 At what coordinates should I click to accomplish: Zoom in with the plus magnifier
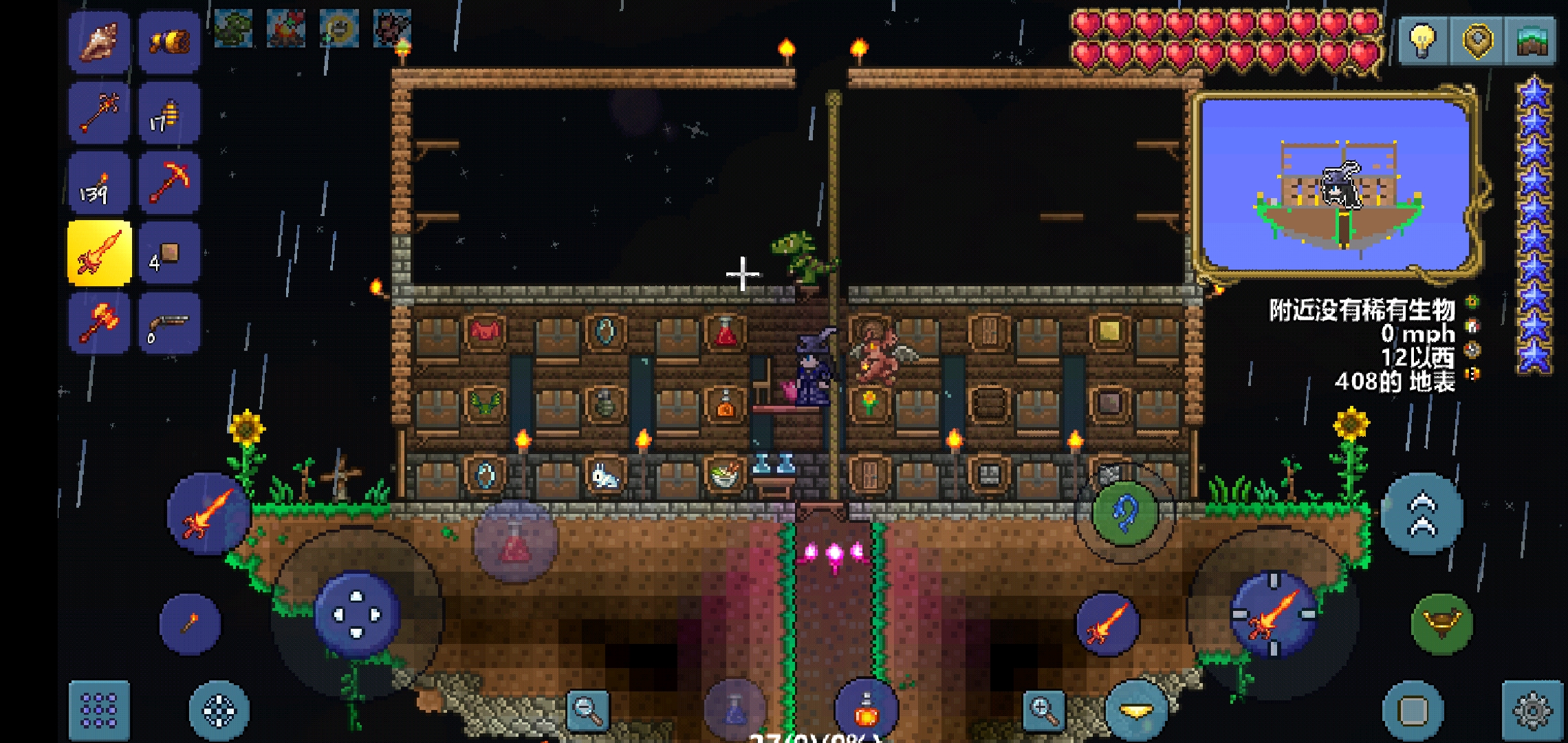tap(1044, 710)
